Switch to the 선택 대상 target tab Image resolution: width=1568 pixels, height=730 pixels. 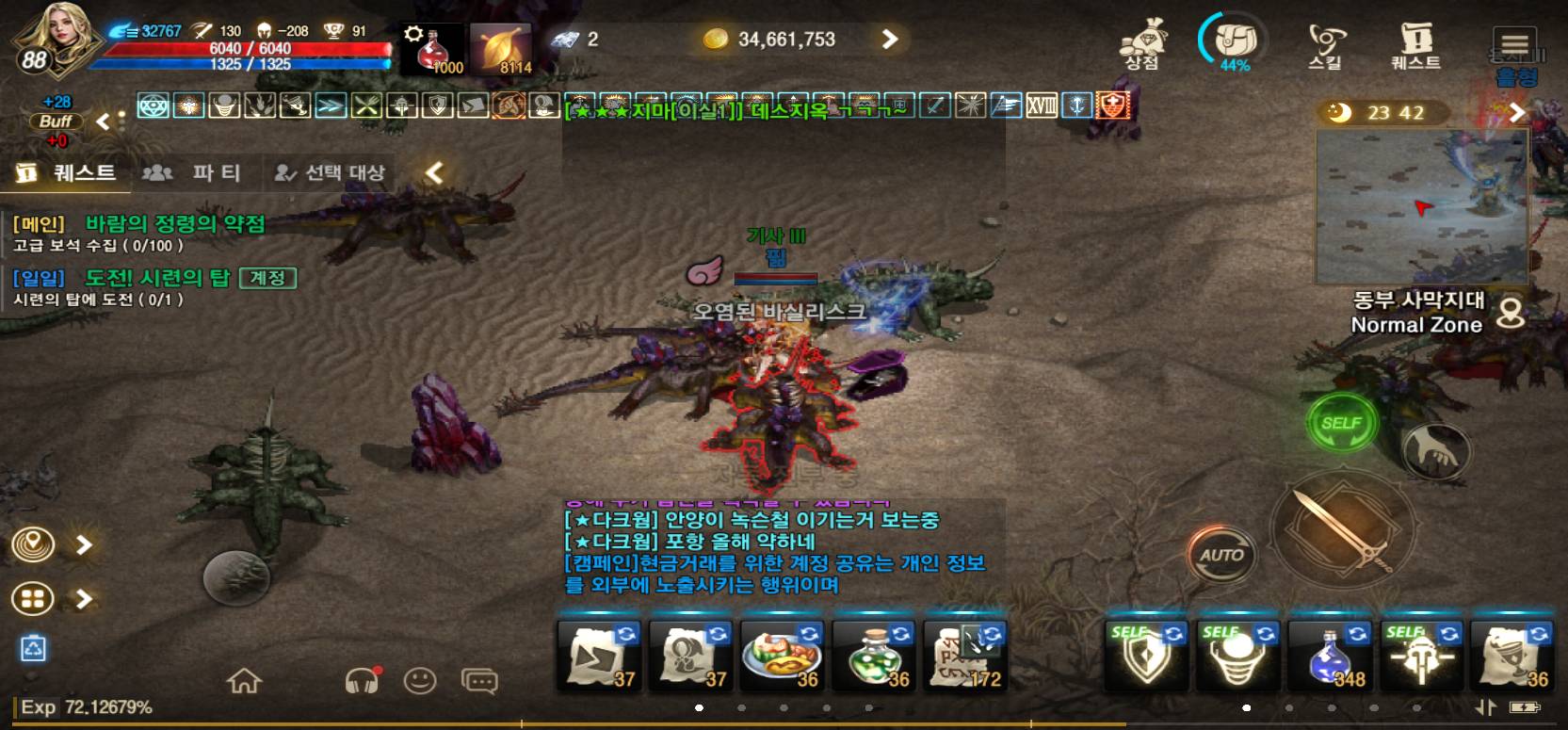click(x=331, y=172)
